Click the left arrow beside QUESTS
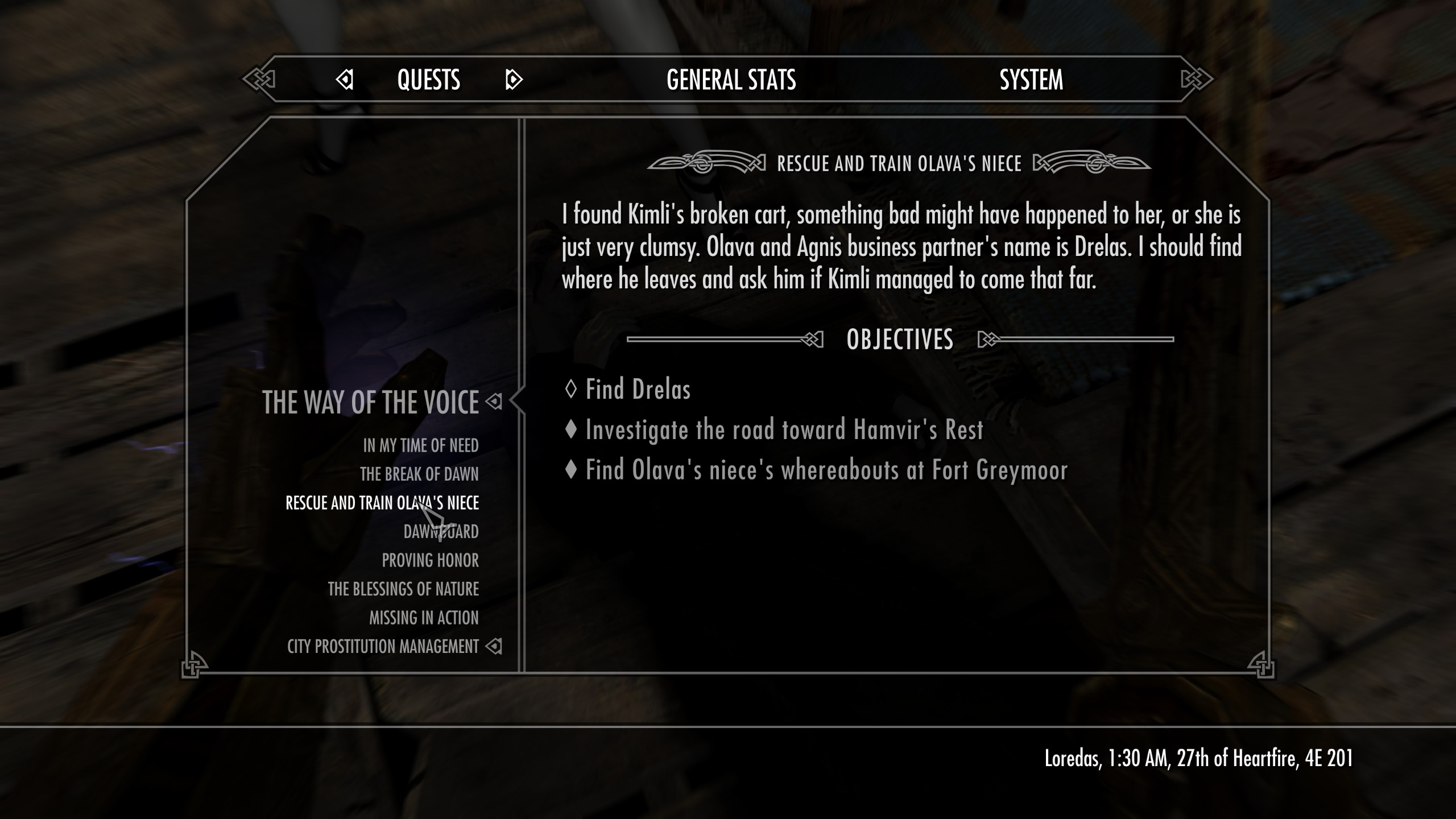This screenshot has height=819, width=1456. tap(345, 80)
